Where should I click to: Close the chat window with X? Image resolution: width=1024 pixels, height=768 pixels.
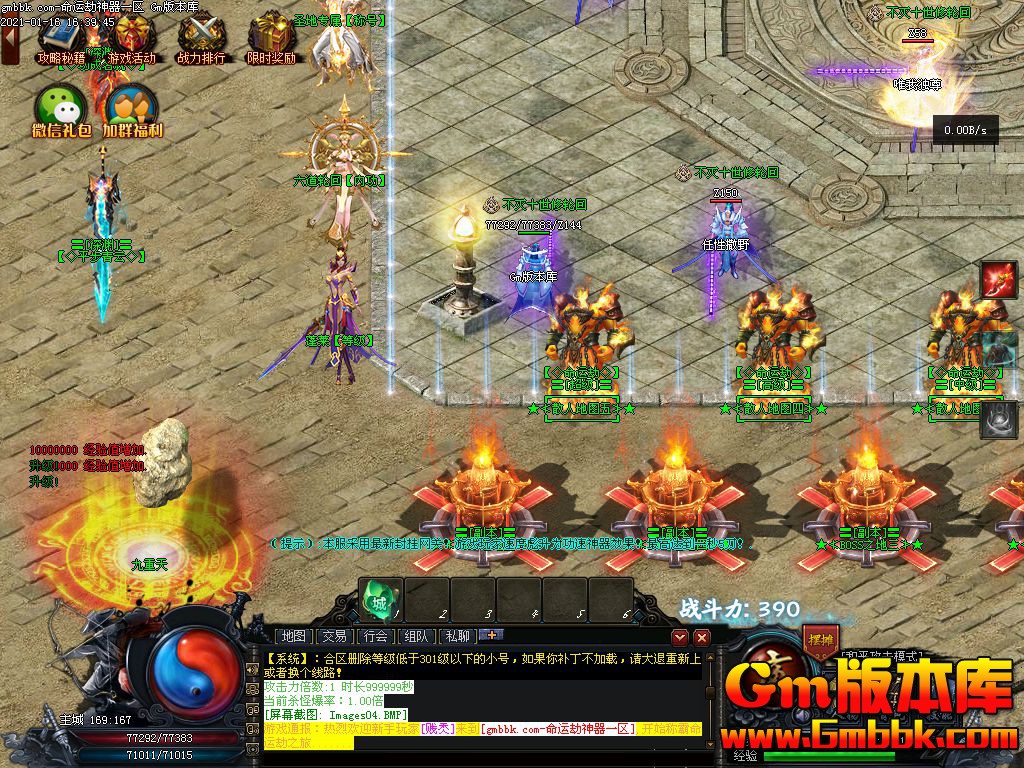(702, 637)
